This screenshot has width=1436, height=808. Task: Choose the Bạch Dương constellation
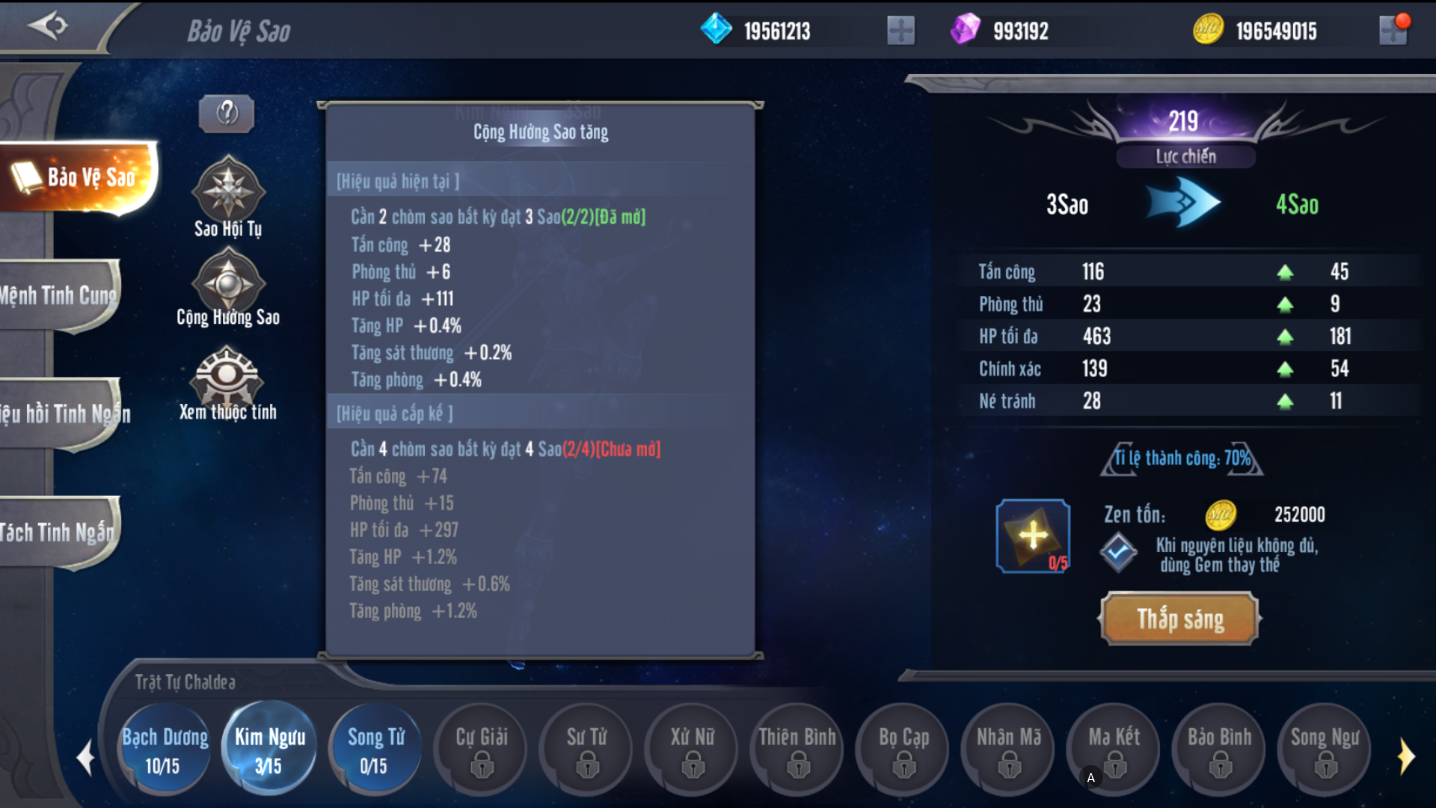[x=165, y=749]
